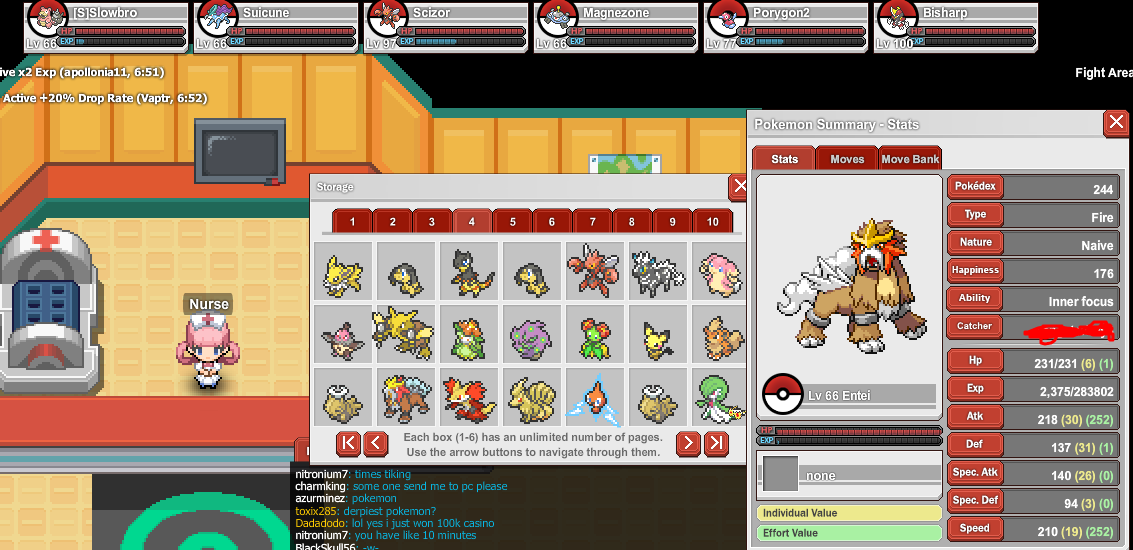Image resolution: width=1133 pixels, height=550 pixels.
Task: Select Jolteon in the storage box
Action: [x=343, y=271]
